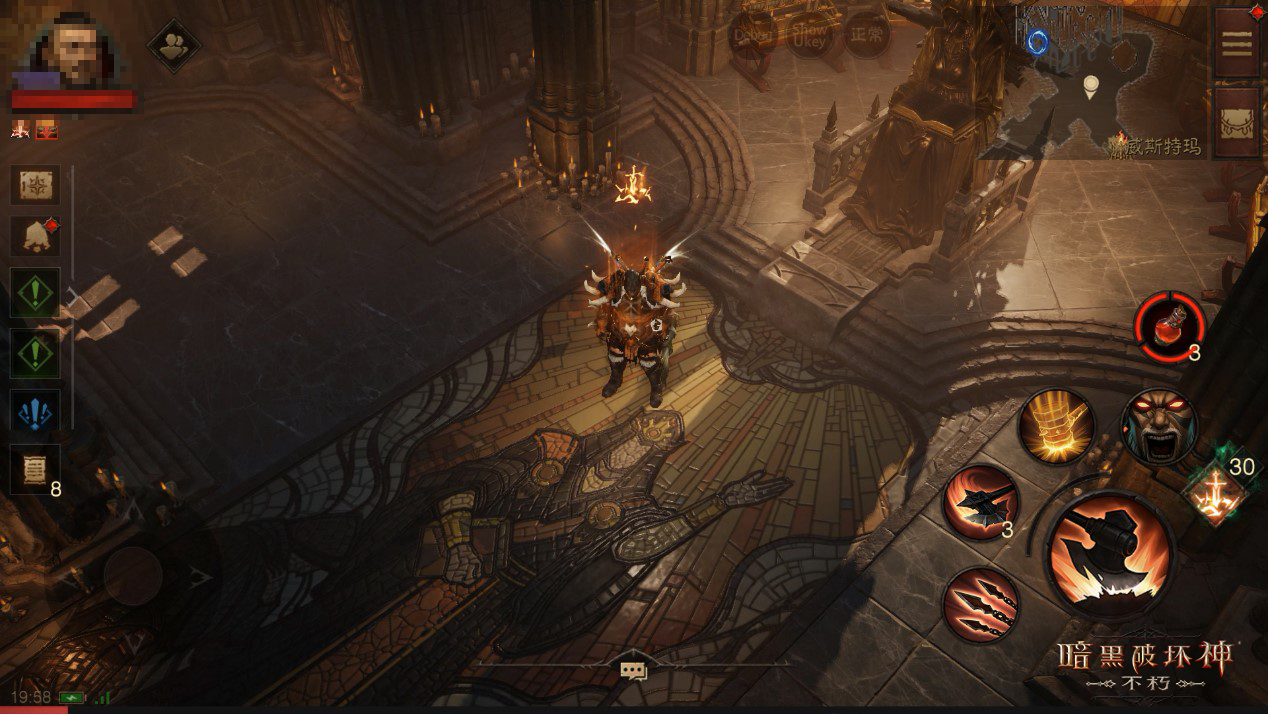
Task: Trigger the diamond ultimate skill showing 30
Action: tap(1215, 492)
